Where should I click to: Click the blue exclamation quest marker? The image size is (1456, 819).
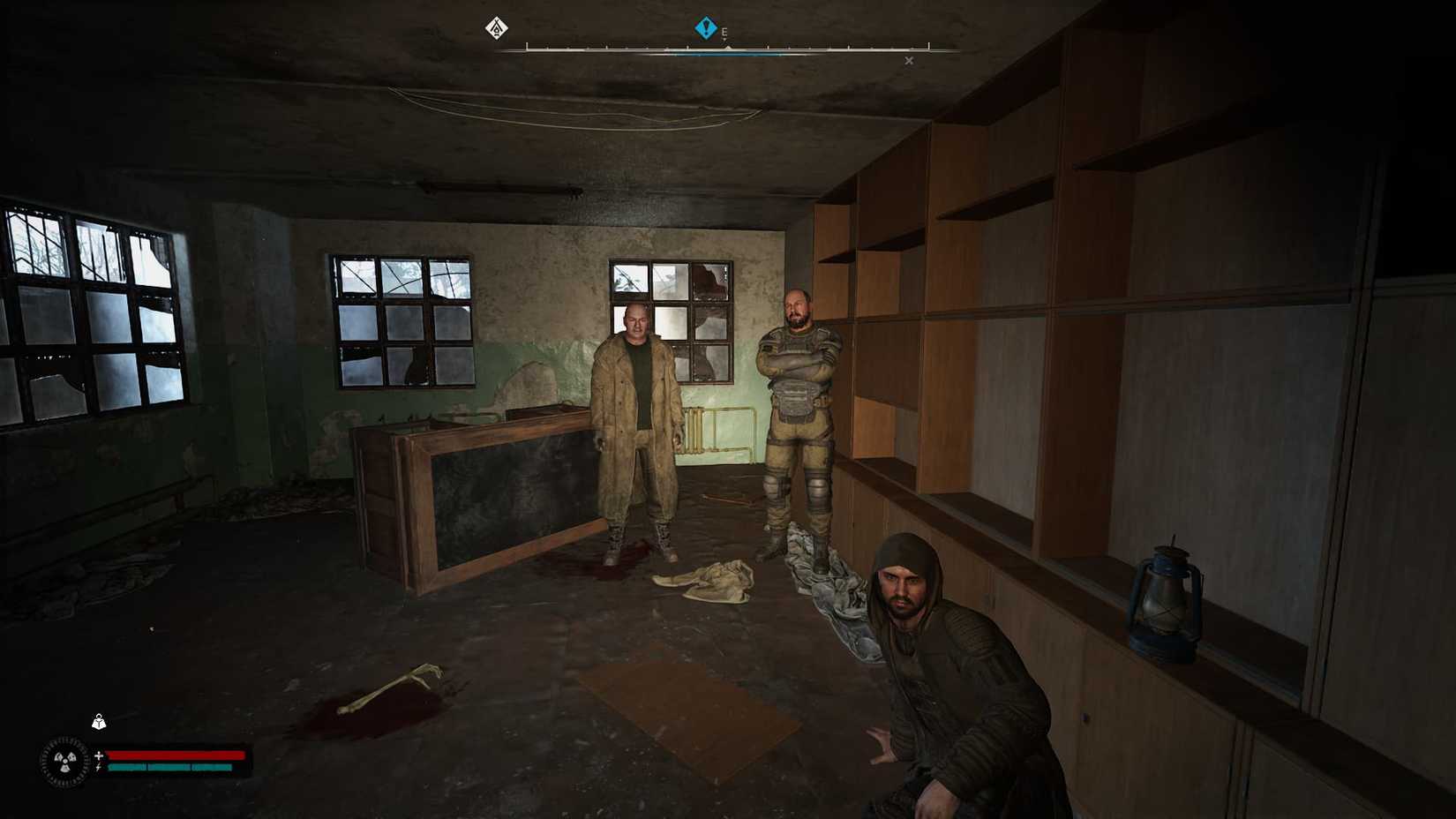[706, 27]
